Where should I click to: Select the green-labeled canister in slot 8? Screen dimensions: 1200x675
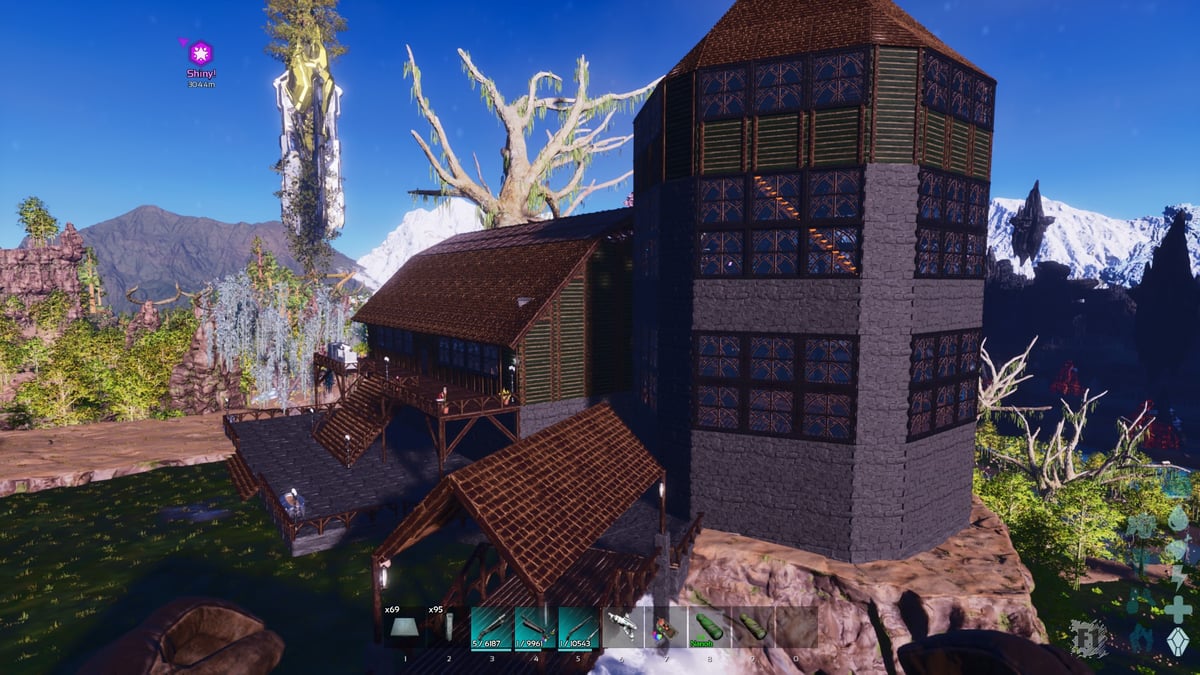tap(709, 627)
